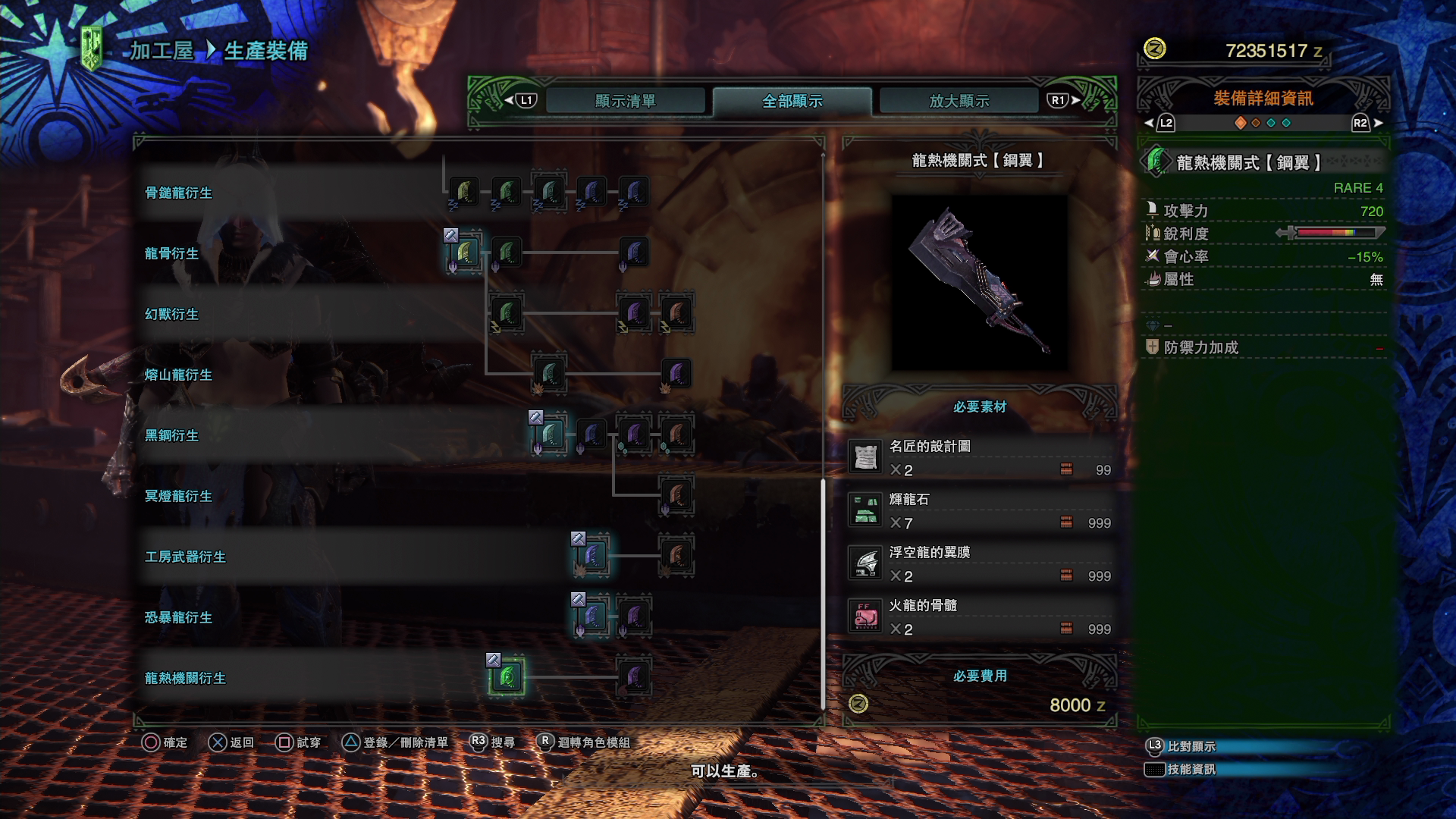This screenshot has height=819, width=1456.
Task: Pick the 熔山龍衍生 branch row
Action: click(x=178, y=375)
